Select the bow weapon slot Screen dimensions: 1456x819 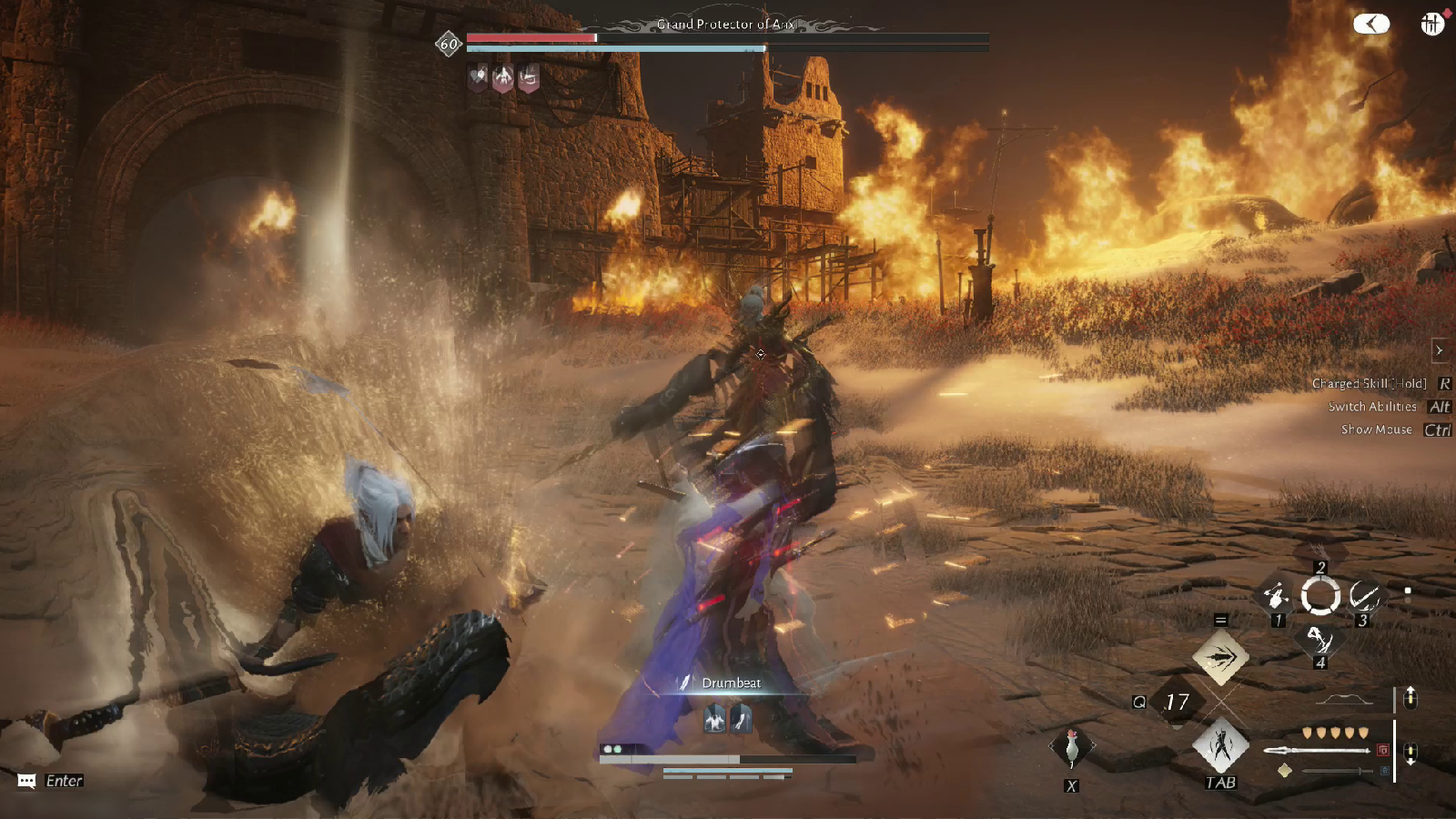[x=1343, y=700]
